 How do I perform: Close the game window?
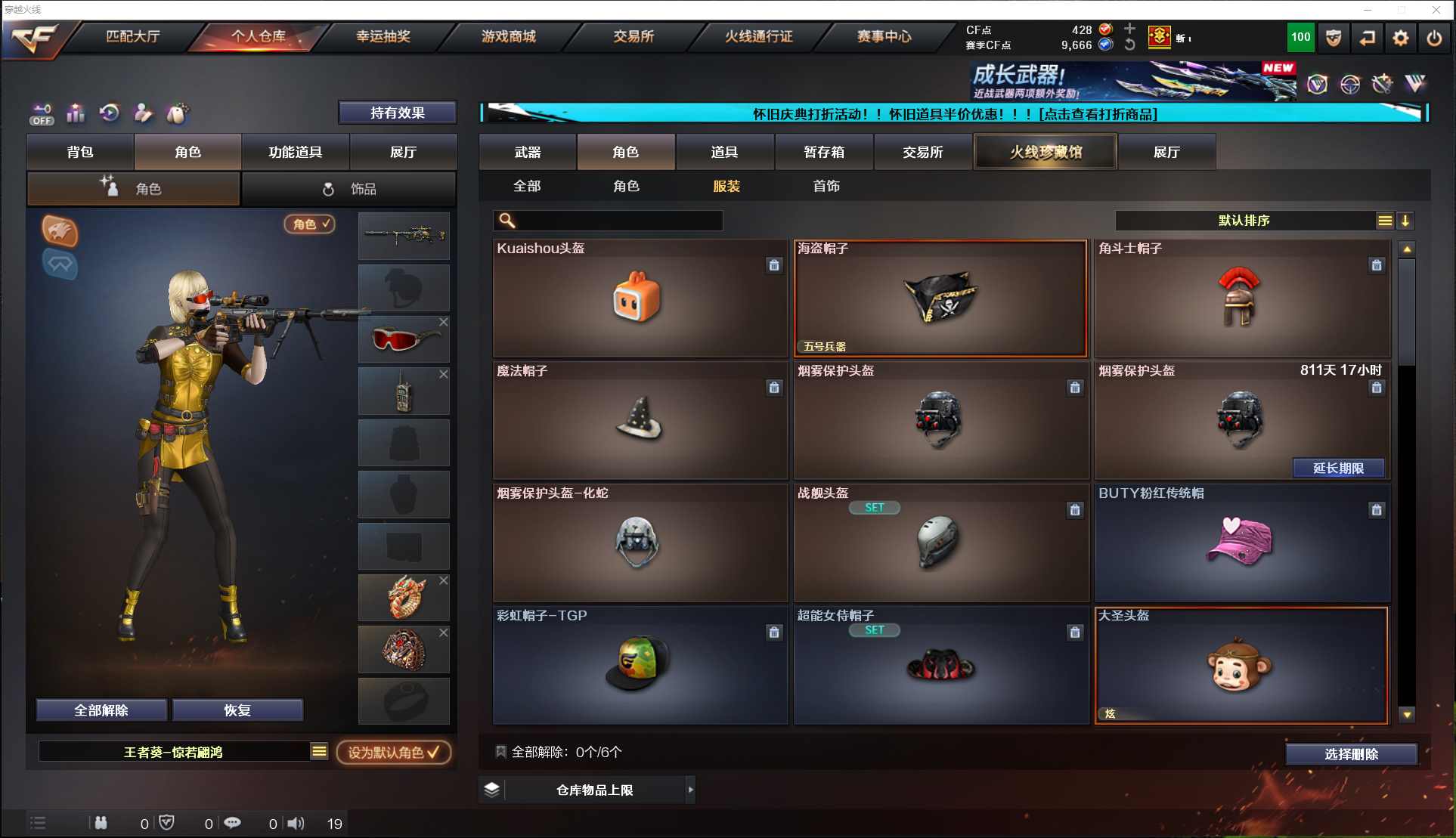tap(1436, 10)
